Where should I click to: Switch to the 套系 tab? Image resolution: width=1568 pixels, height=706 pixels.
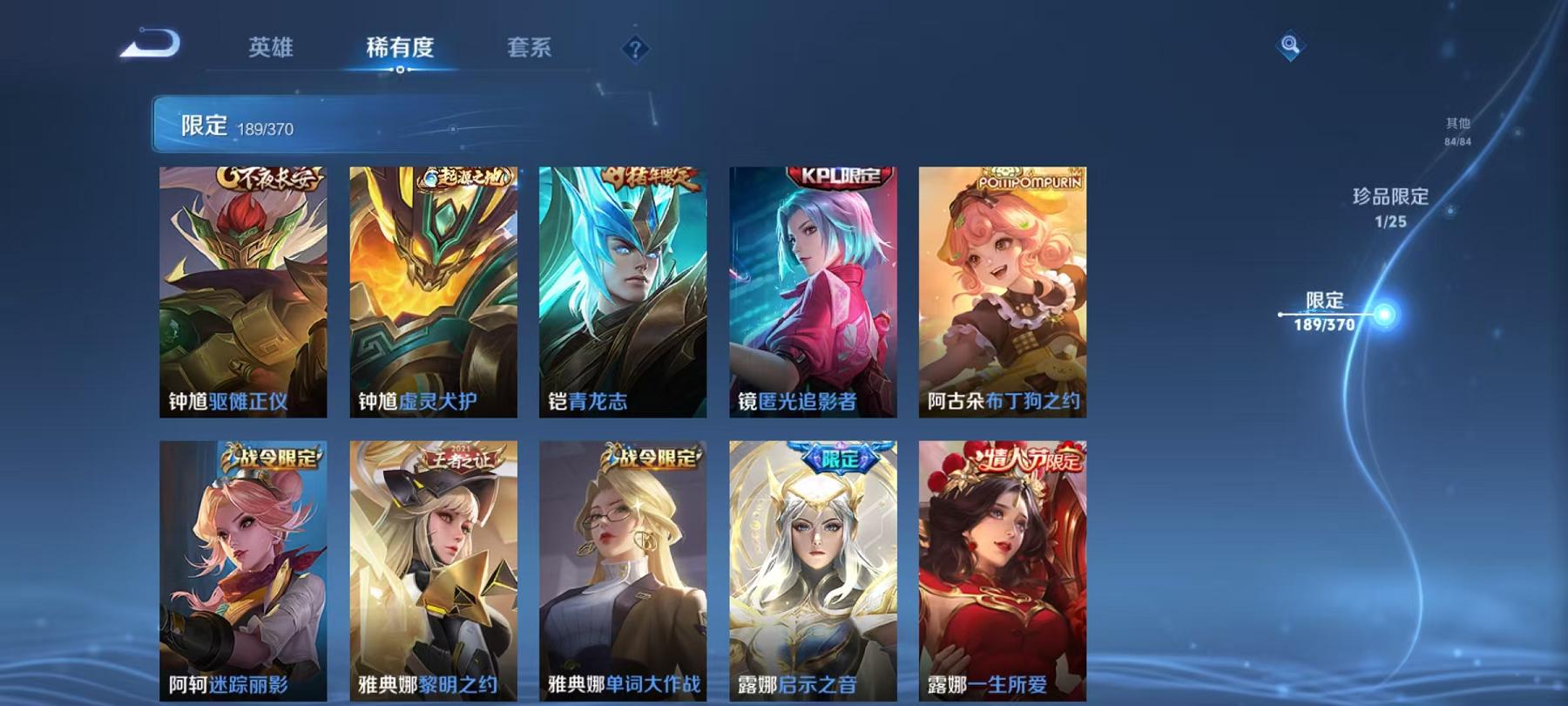(x=530, y=50)
